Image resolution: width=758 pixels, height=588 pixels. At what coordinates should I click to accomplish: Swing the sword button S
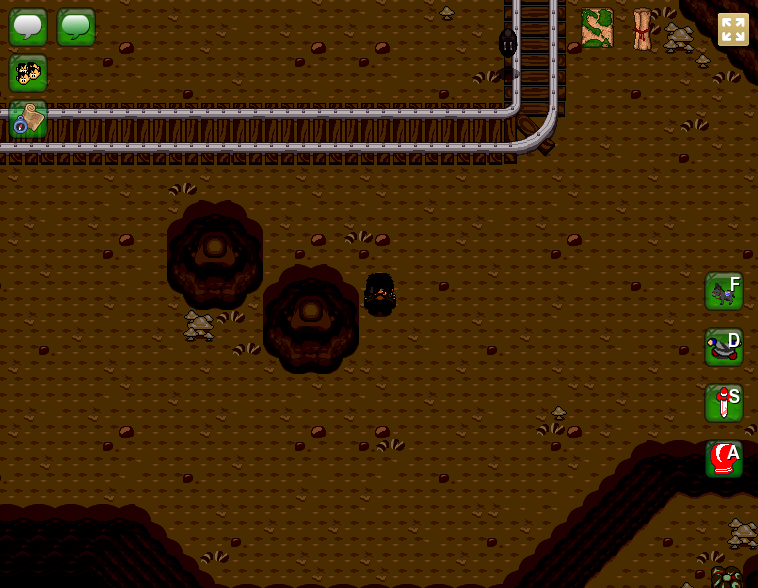[x=724, y=403]
